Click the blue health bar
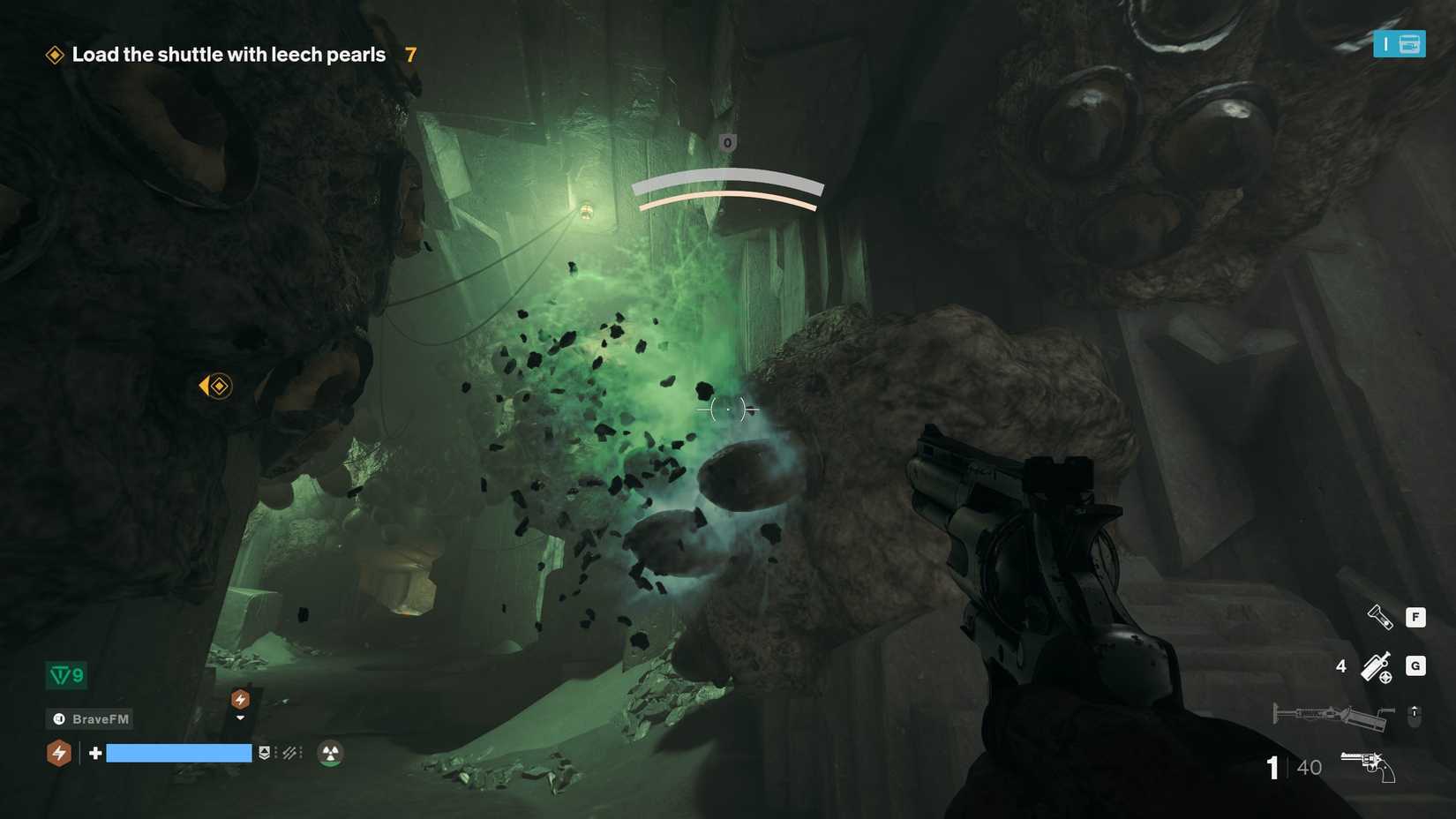The height and width of the screenshot is (819, 1456). pyautogui.click(x=179, y=753)
